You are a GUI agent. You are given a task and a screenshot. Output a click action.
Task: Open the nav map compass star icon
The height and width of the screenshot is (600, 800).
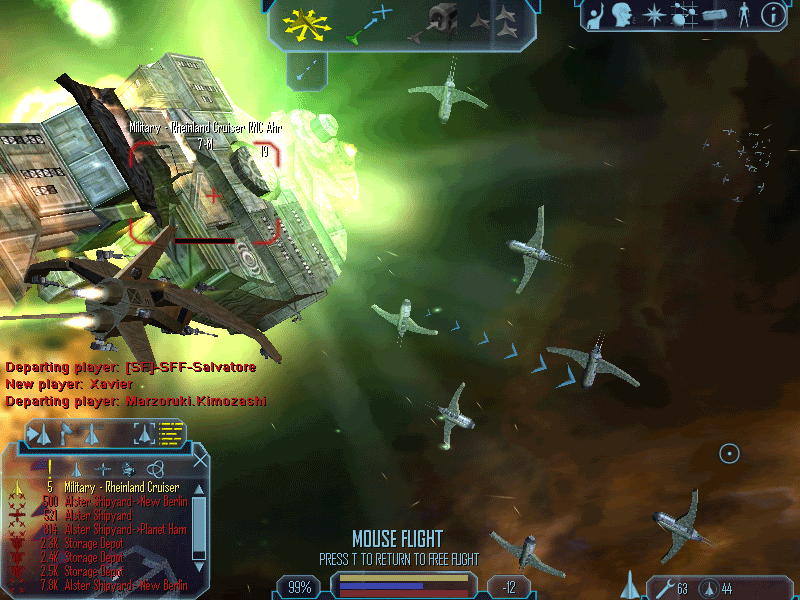pos(653,15)
